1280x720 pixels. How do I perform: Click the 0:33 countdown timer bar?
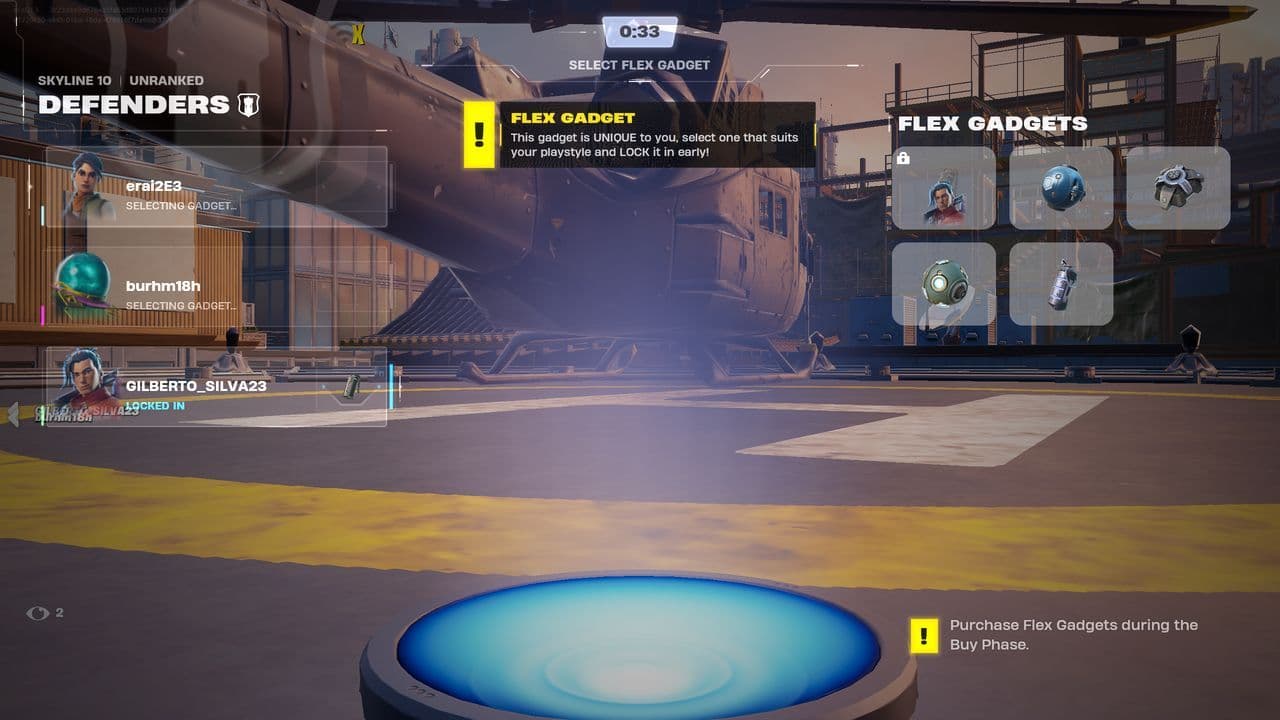[x=640, y=30]
